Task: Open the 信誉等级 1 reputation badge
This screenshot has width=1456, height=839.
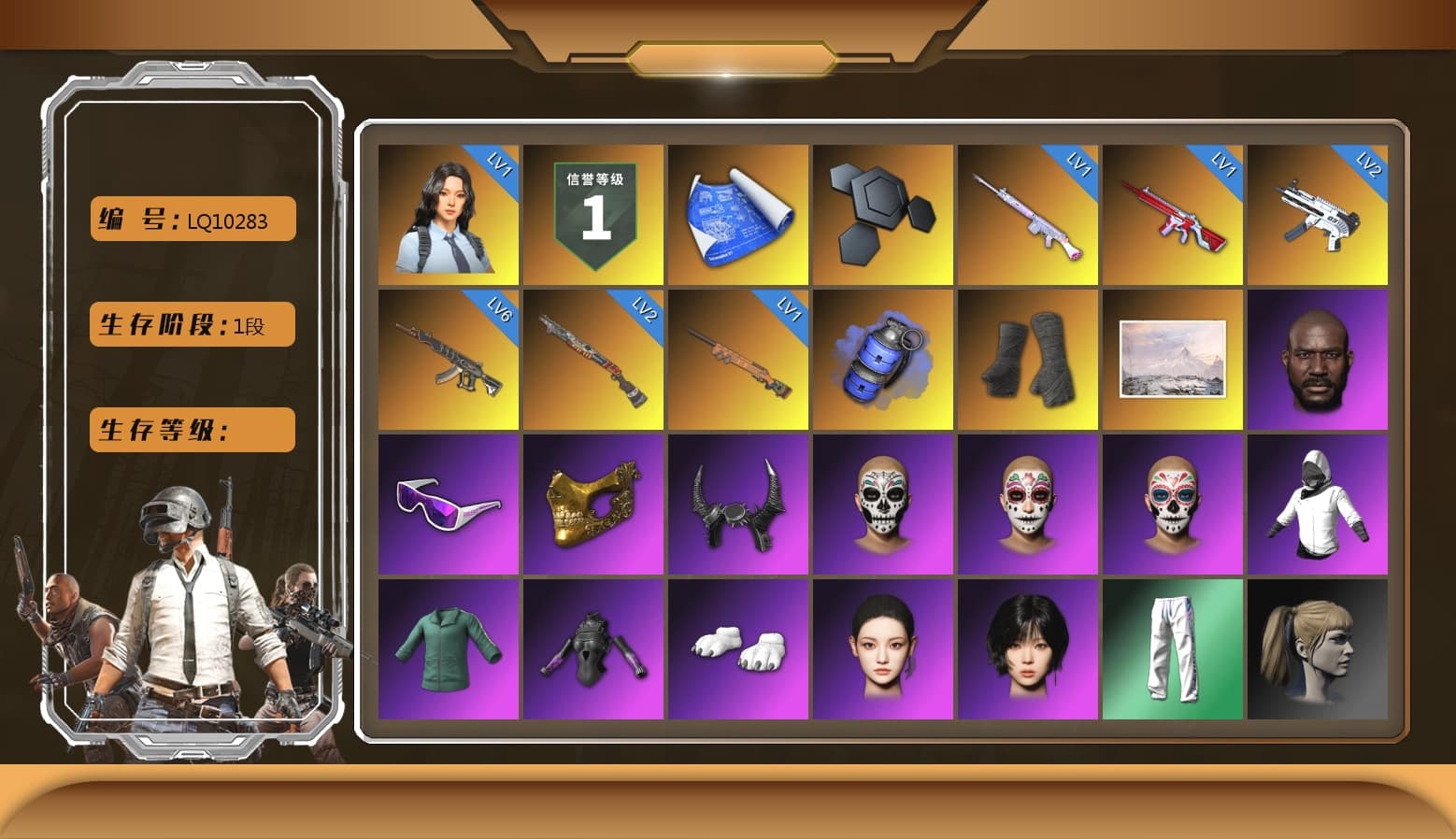Action: pos(593,213)
